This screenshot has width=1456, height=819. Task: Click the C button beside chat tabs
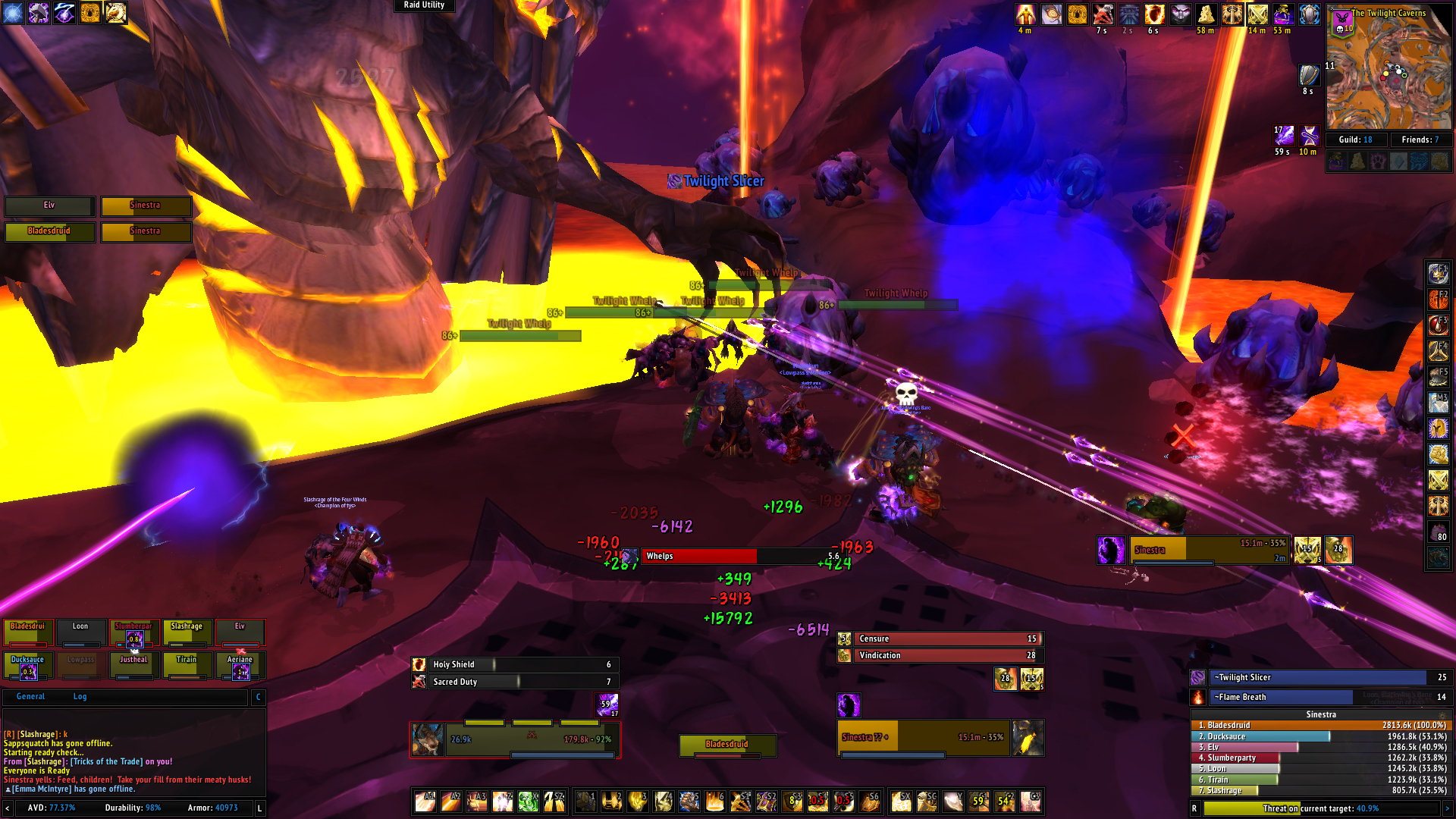(x=259, y=696)
